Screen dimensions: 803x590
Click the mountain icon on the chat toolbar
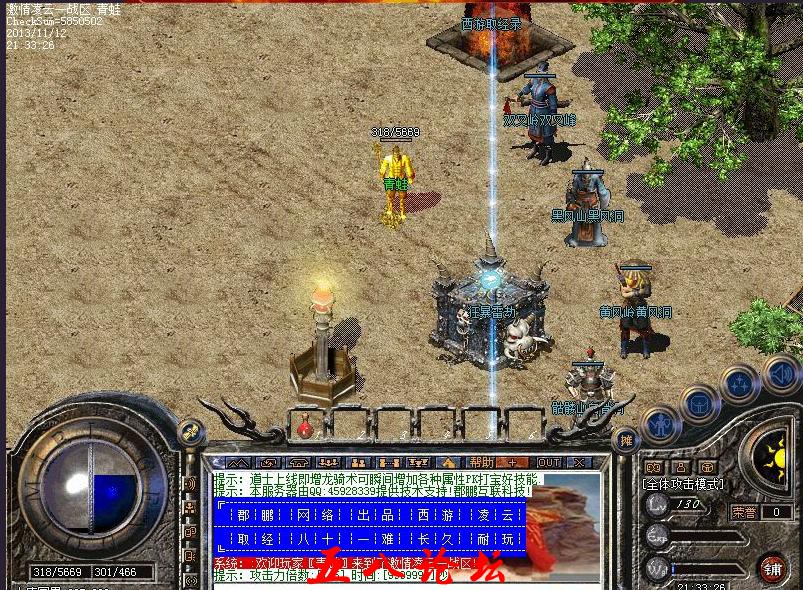click(237, 462)
